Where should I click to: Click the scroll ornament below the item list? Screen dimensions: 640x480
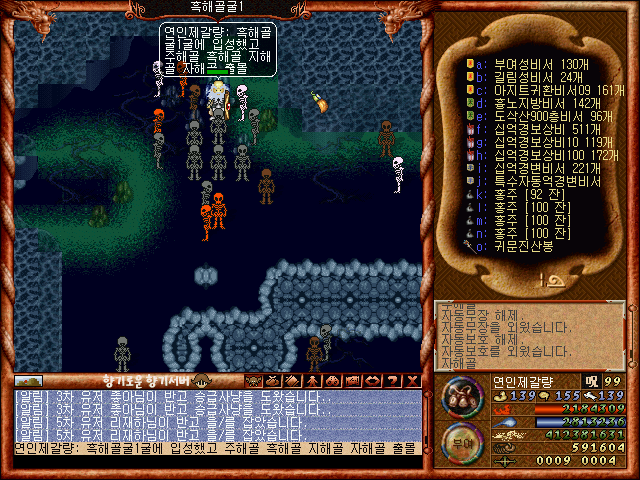(x=531, y=283)
